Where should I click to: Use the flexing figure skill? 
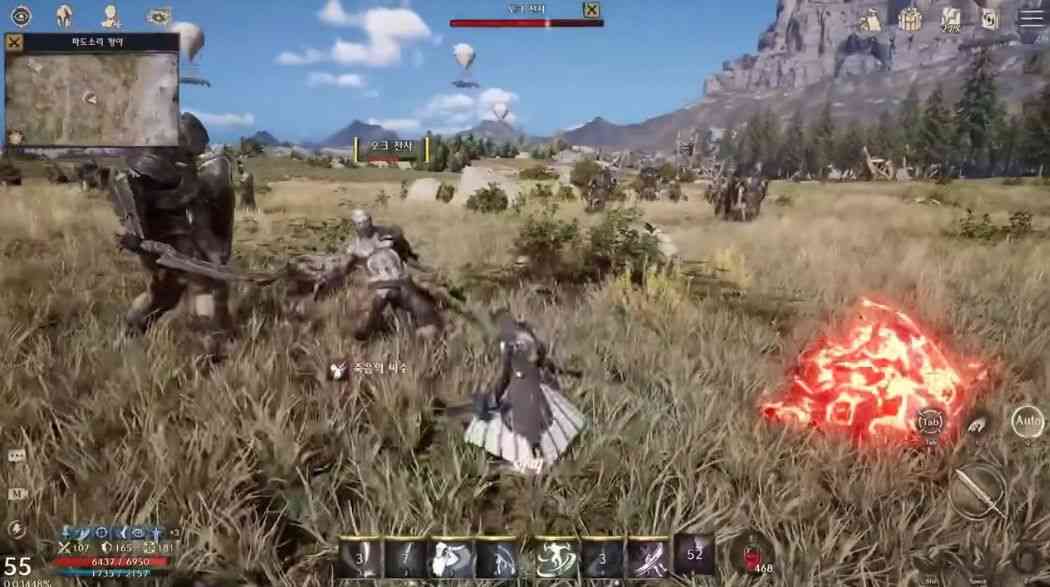[450, 558]
